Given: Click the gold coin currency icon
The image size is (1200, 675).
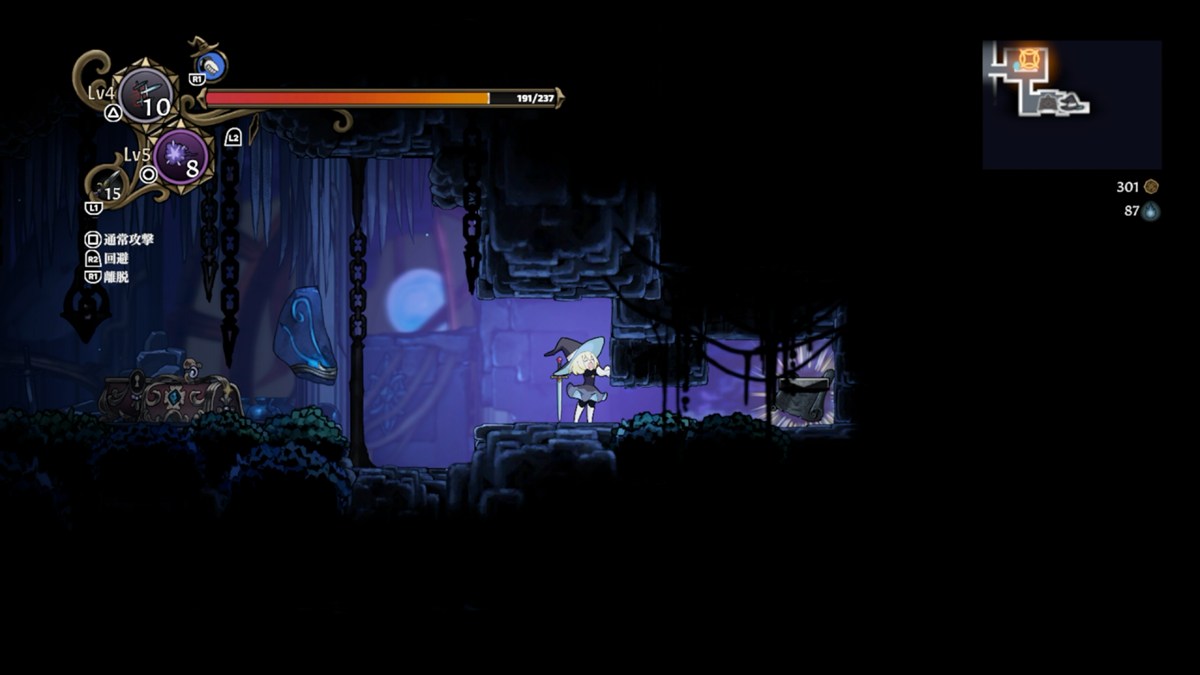Looking at the screenshot, I should (1151, 187).
